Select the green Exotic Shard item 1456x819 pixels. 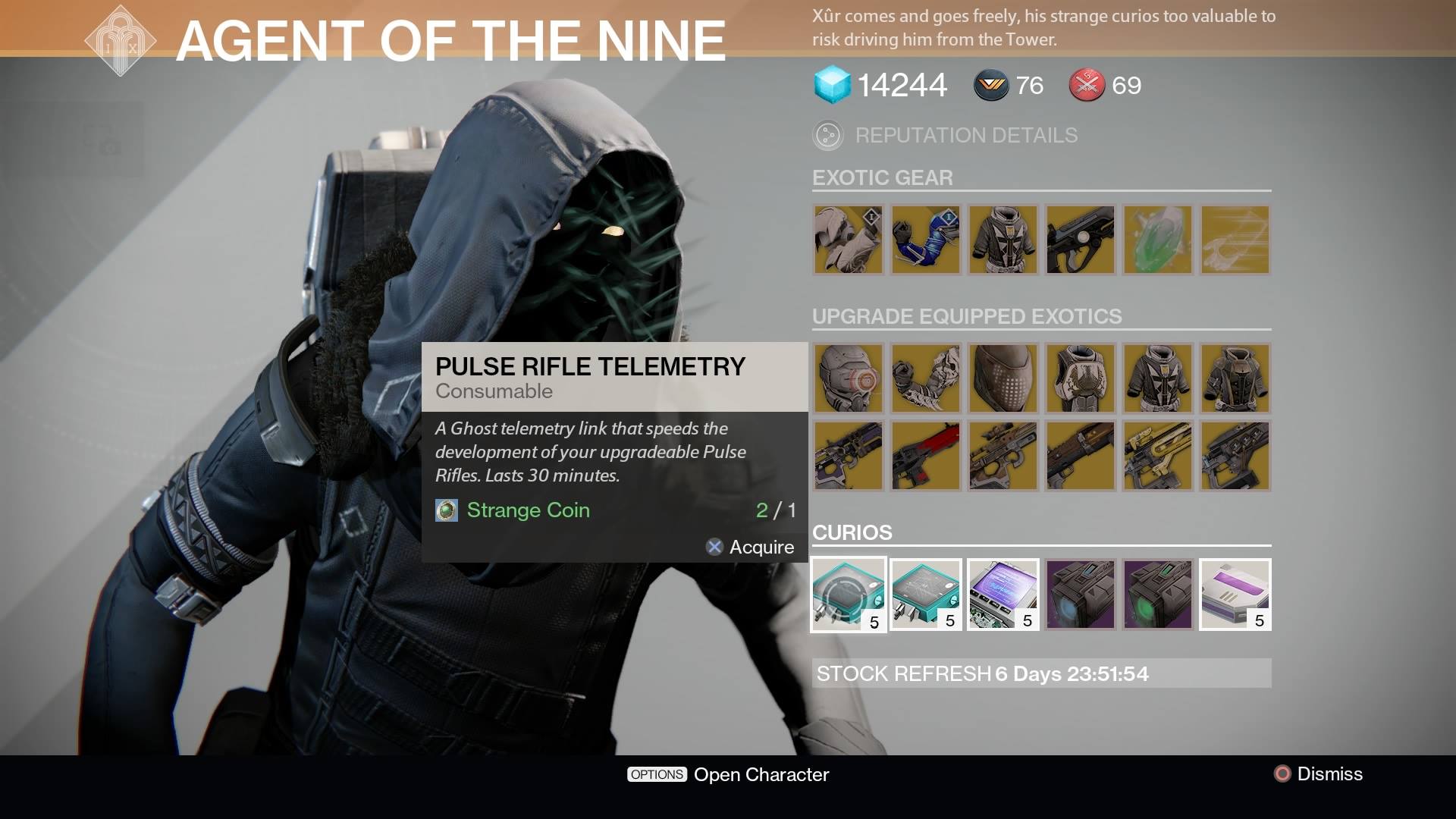point(1157,240)
